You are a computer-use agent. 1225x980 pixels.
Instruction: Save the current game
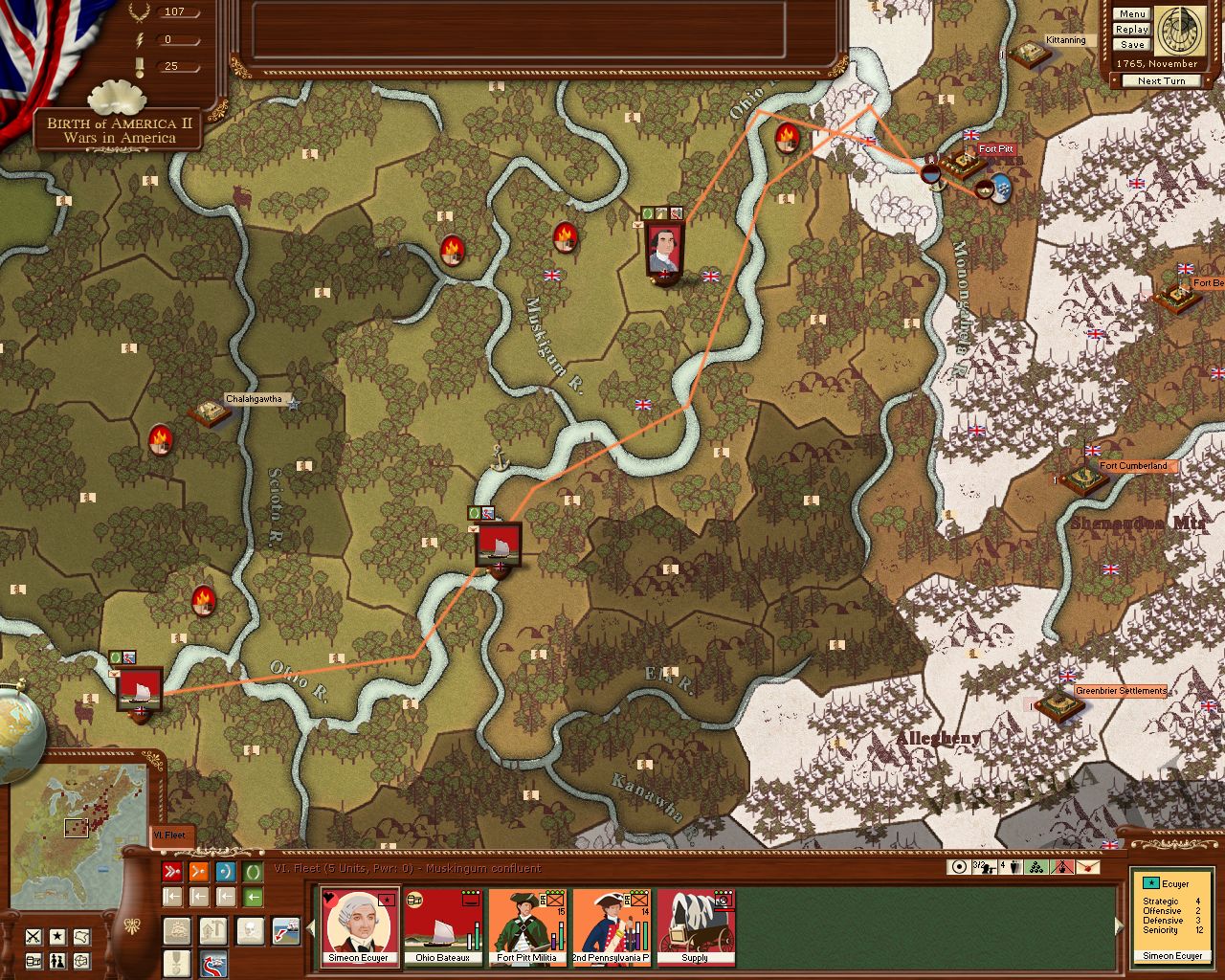[1131, 45]
